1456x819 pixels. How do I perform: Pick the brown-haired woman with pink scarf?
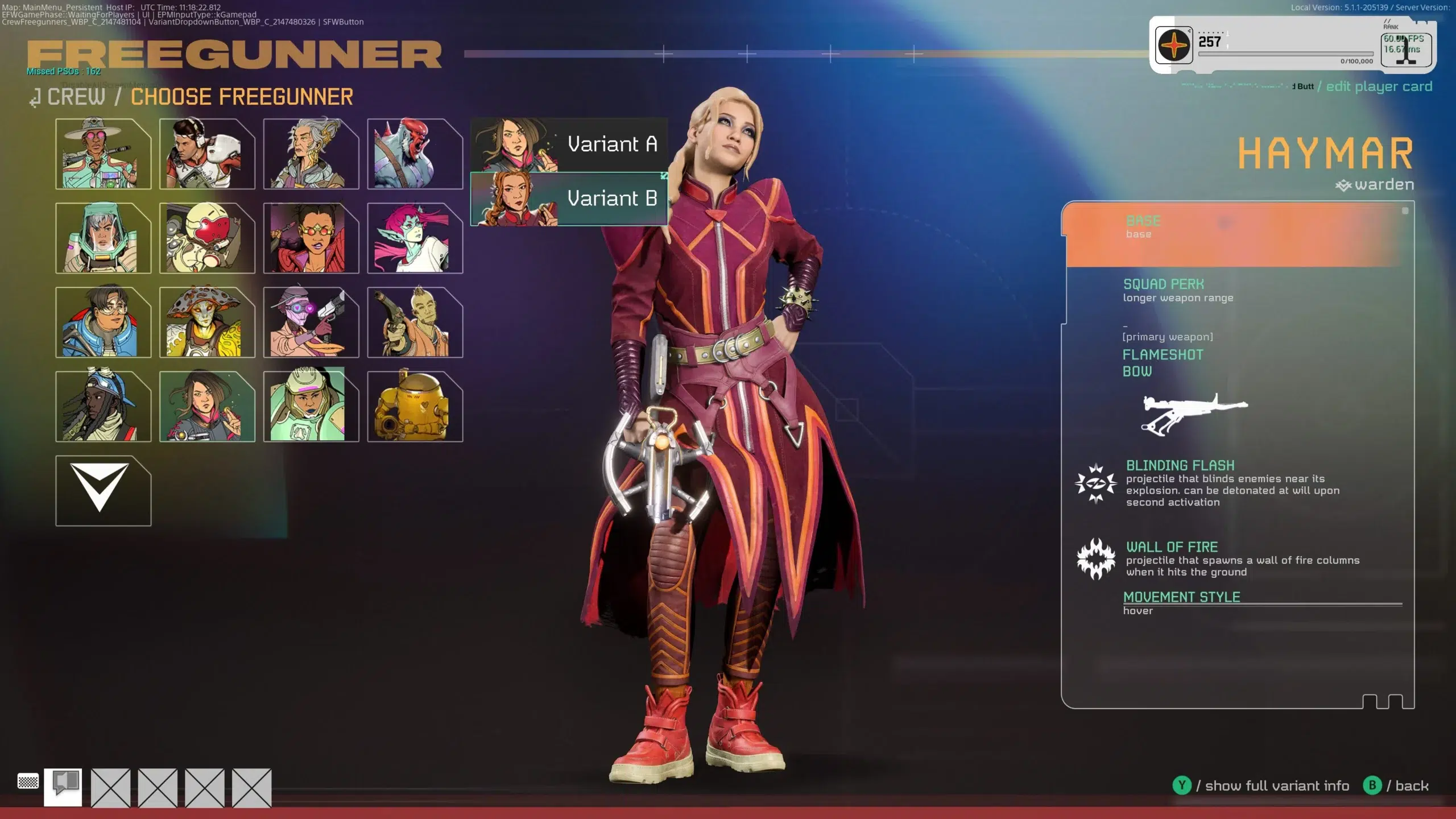pos(207,406)
